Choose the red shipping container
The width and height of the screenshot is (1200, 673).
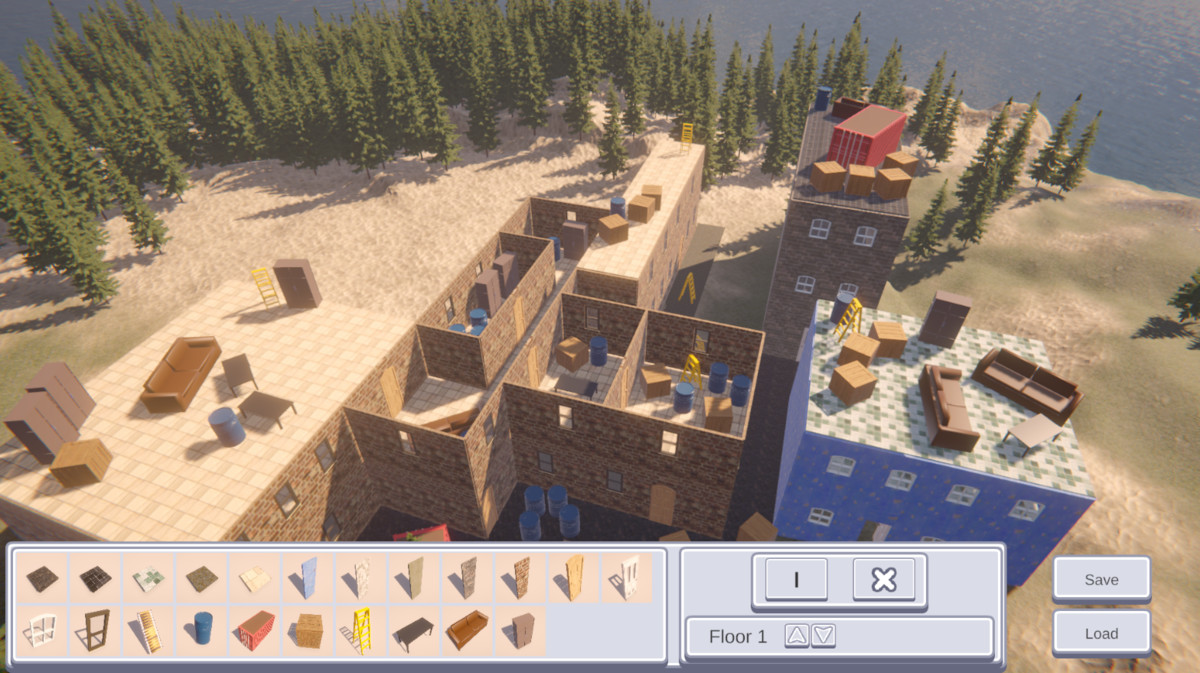click(256, 630)
